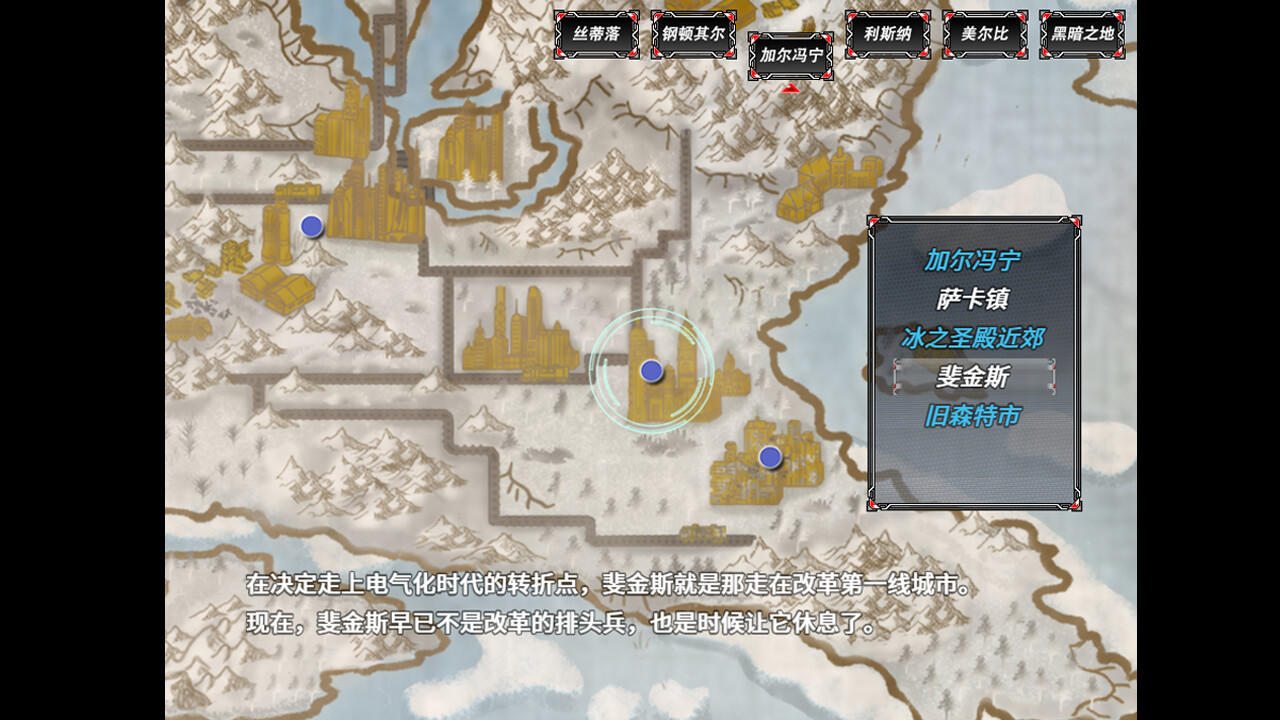1280x720 pixels.
Task: Click the blue marker near the southeastern town
Action: click(769, 456)
